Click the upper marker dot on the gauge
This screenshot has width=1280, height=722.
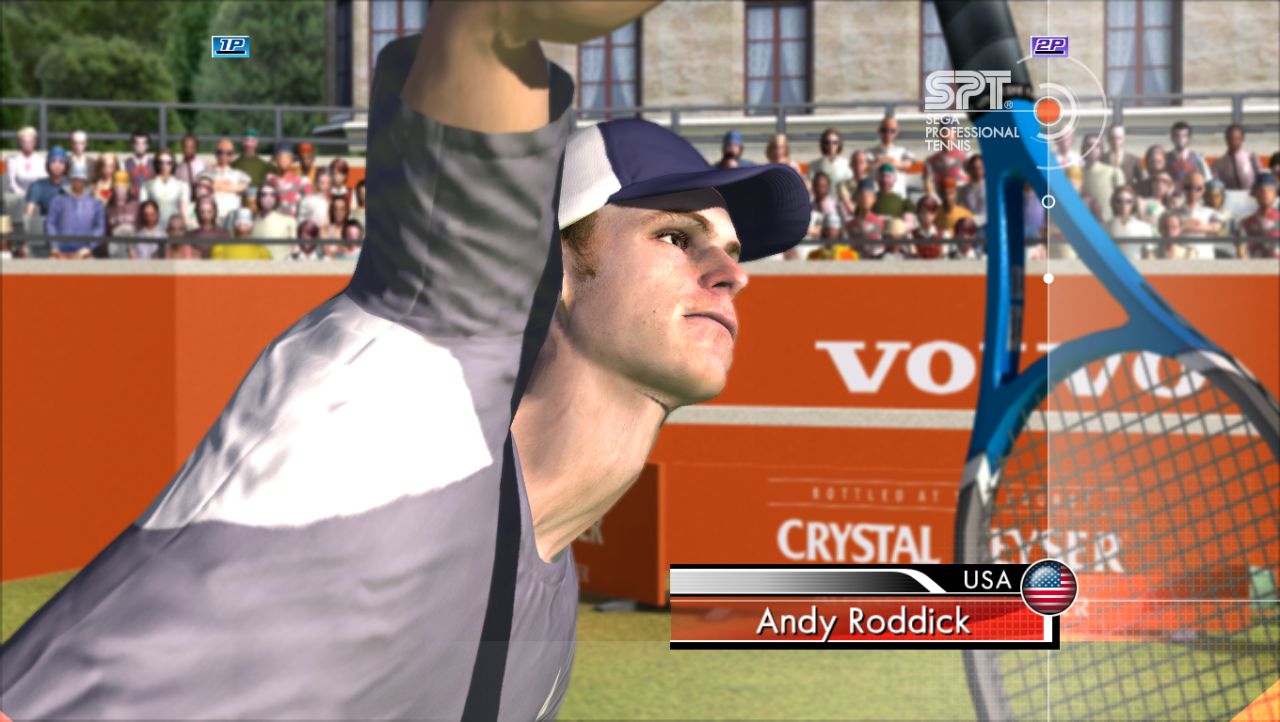[x=1047, y=200]
